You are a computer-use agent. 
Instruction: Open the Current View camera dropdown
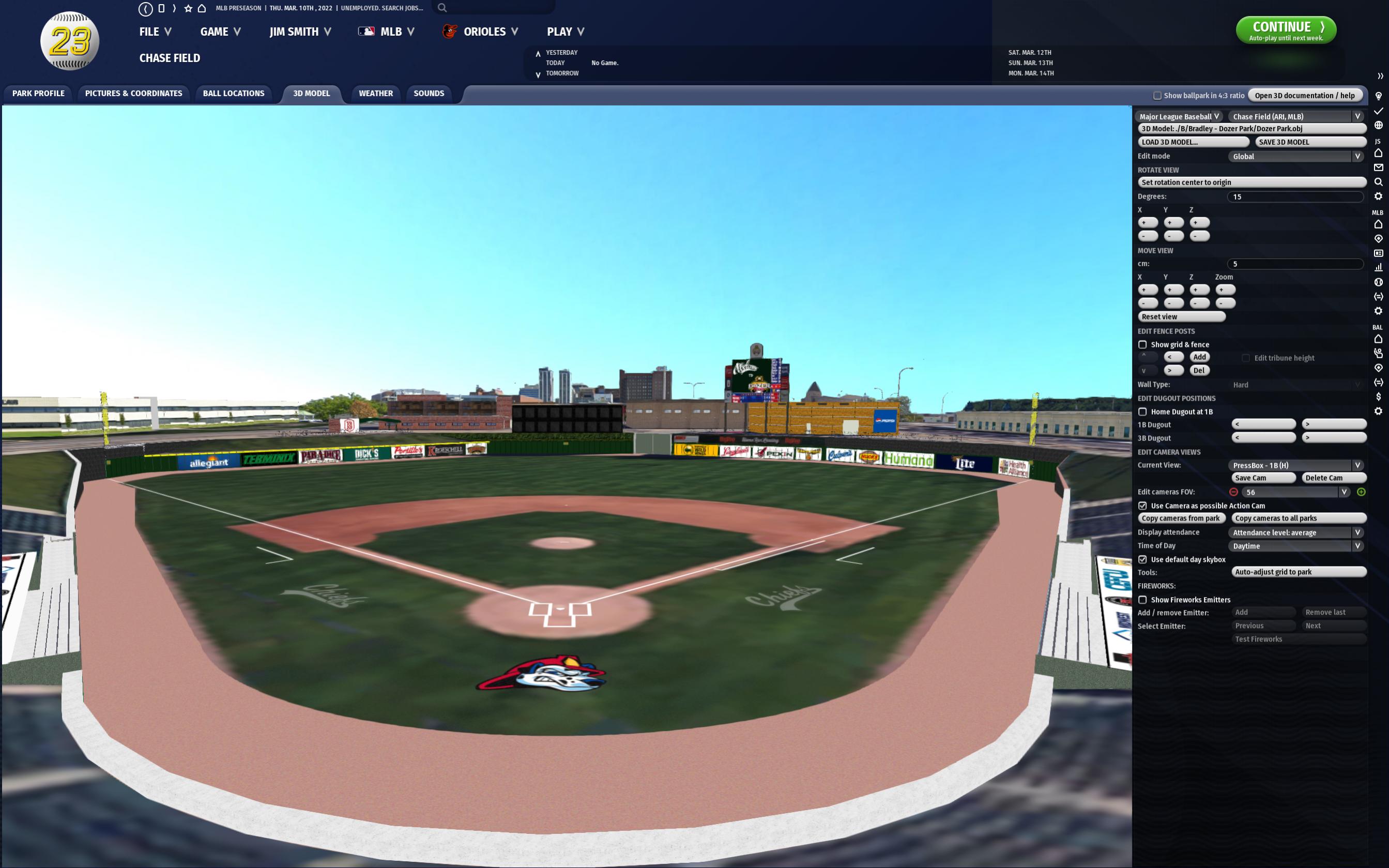(x=1296, y=466)
